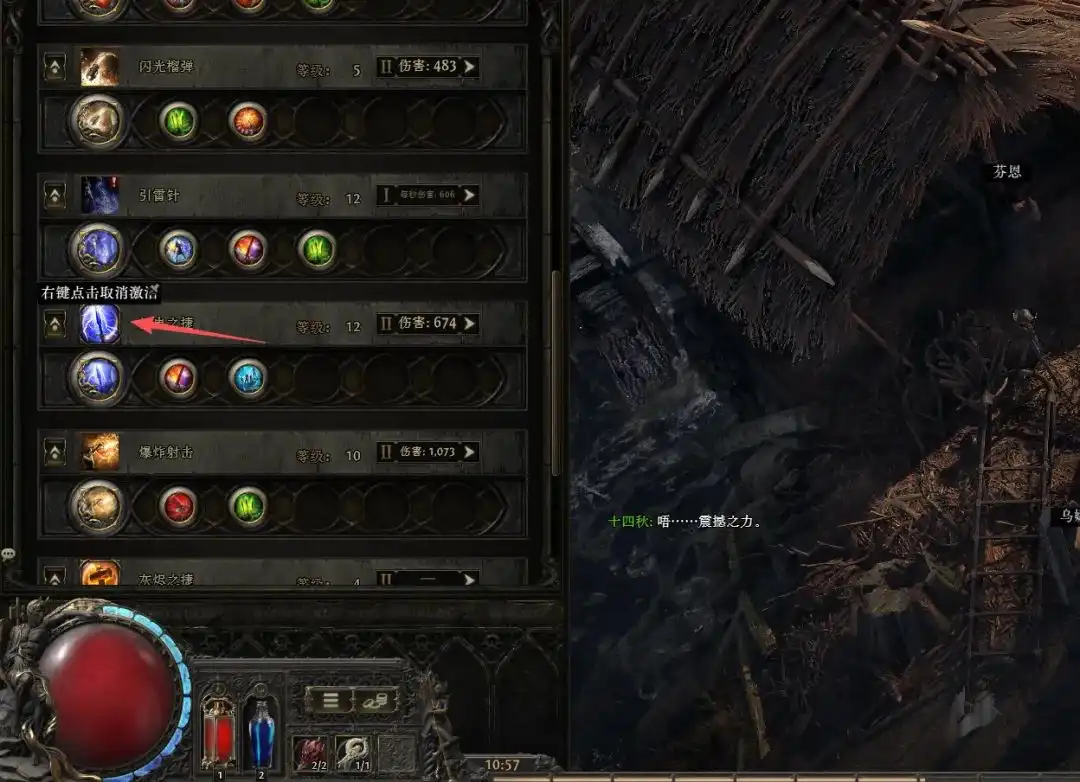Open the Lightning Rod (引雷针) skill icon

100,196
